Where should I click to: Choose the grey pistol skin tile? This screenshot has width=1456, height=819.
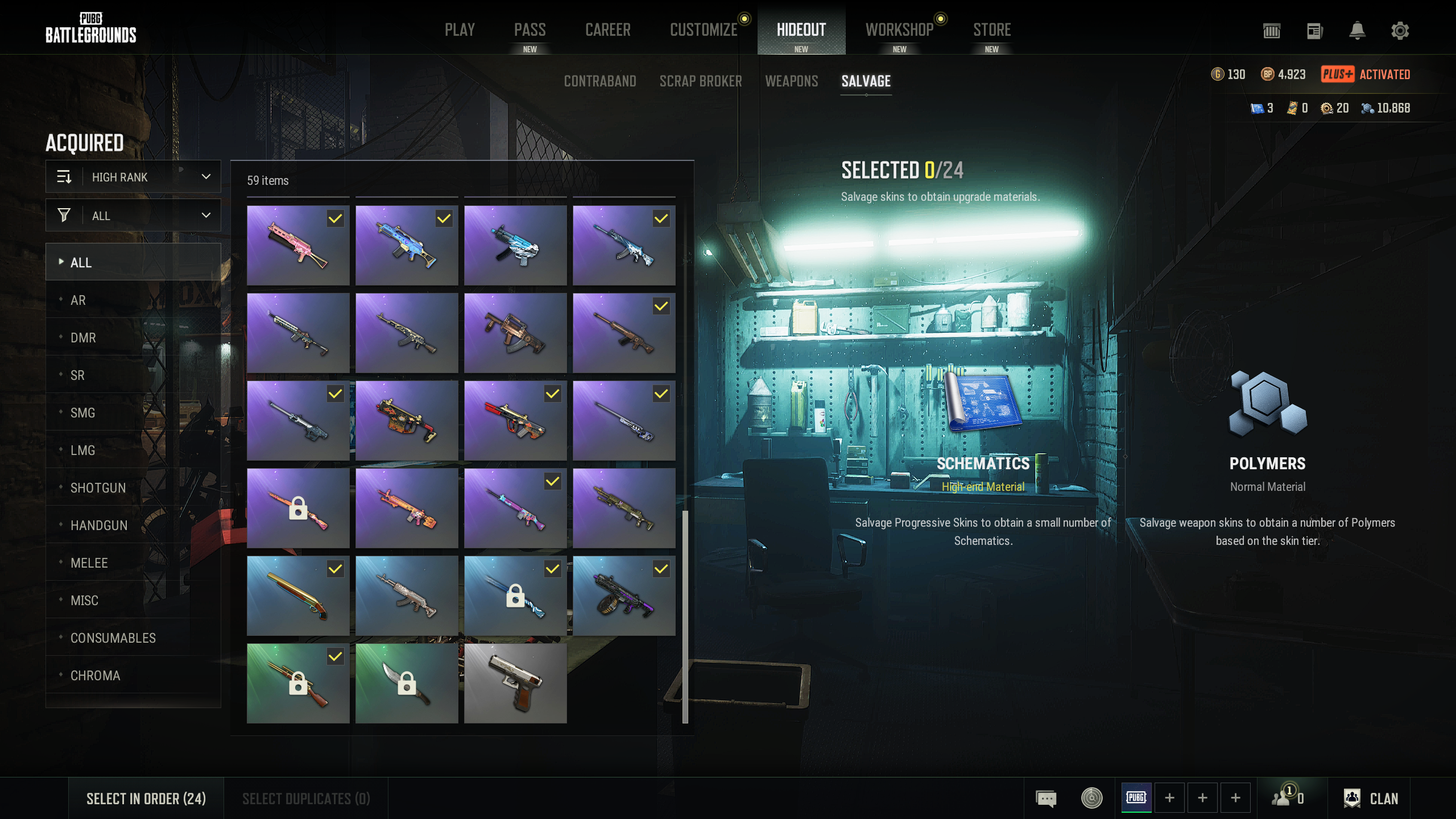point(515,683)
